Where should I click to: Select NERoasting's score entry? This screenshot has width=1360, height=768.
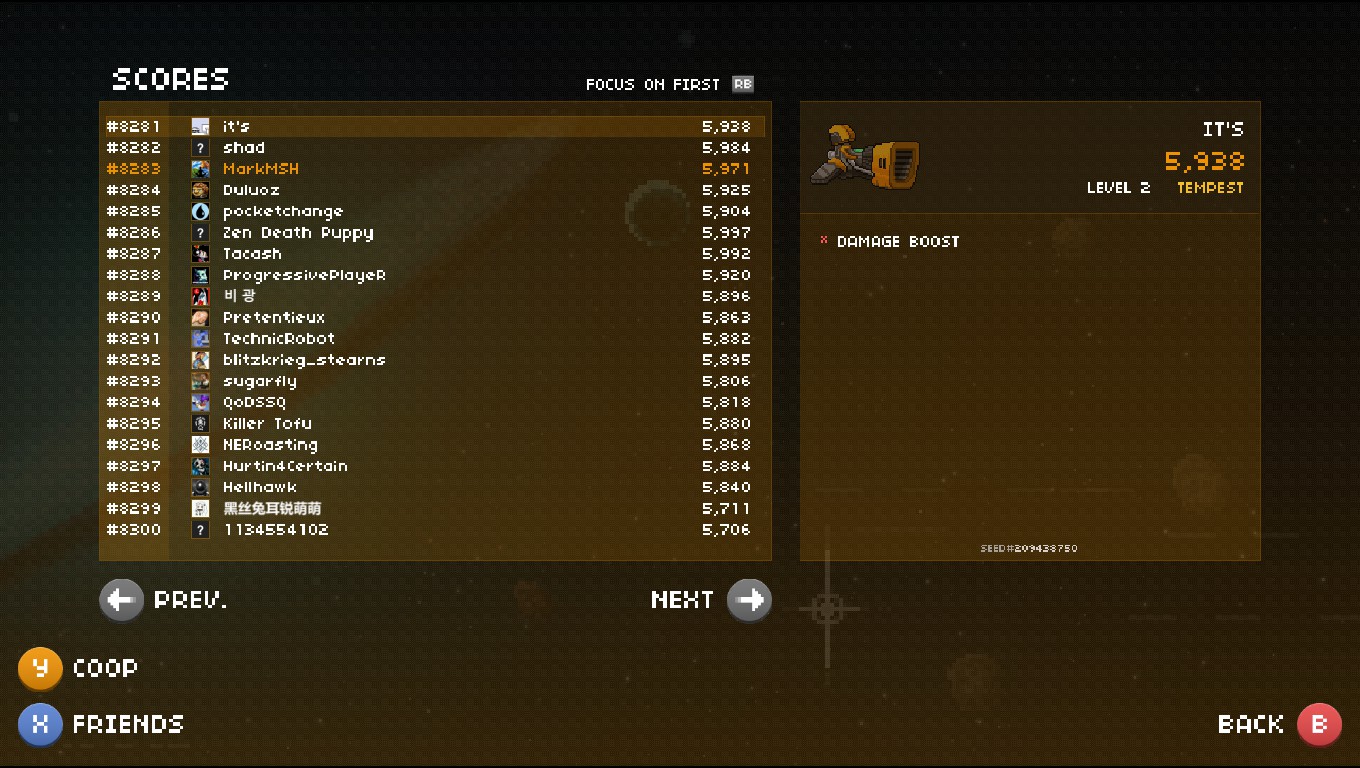435,445
